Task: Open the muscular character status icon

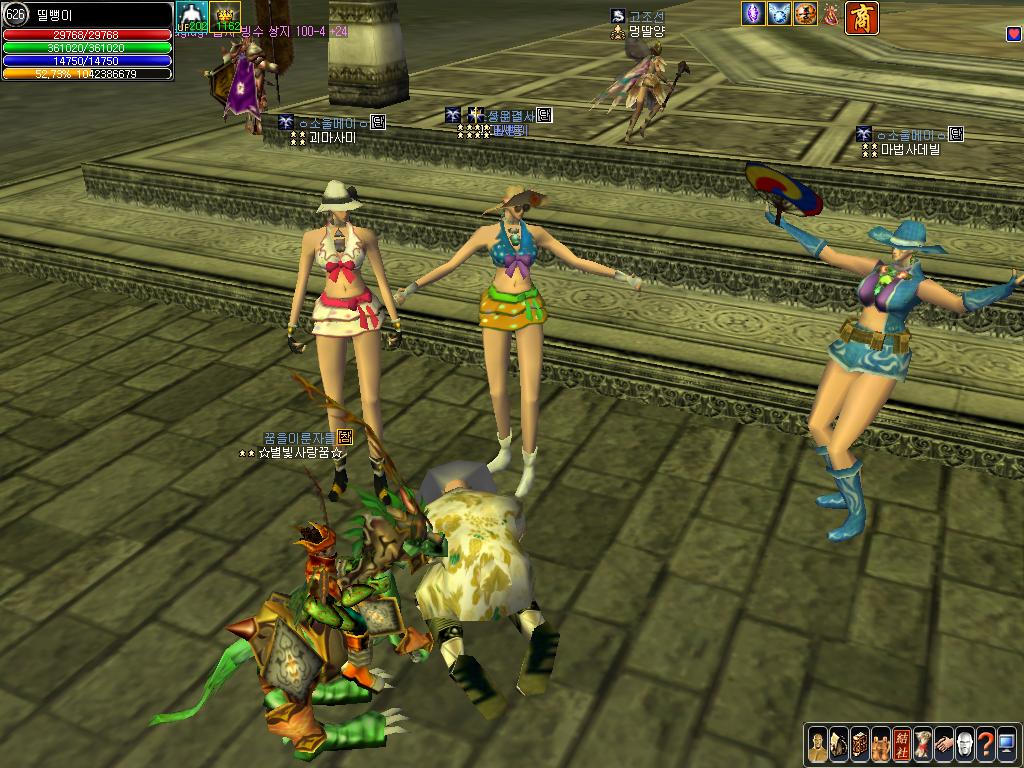Action: pyautogui.click(x=818, y=742)
